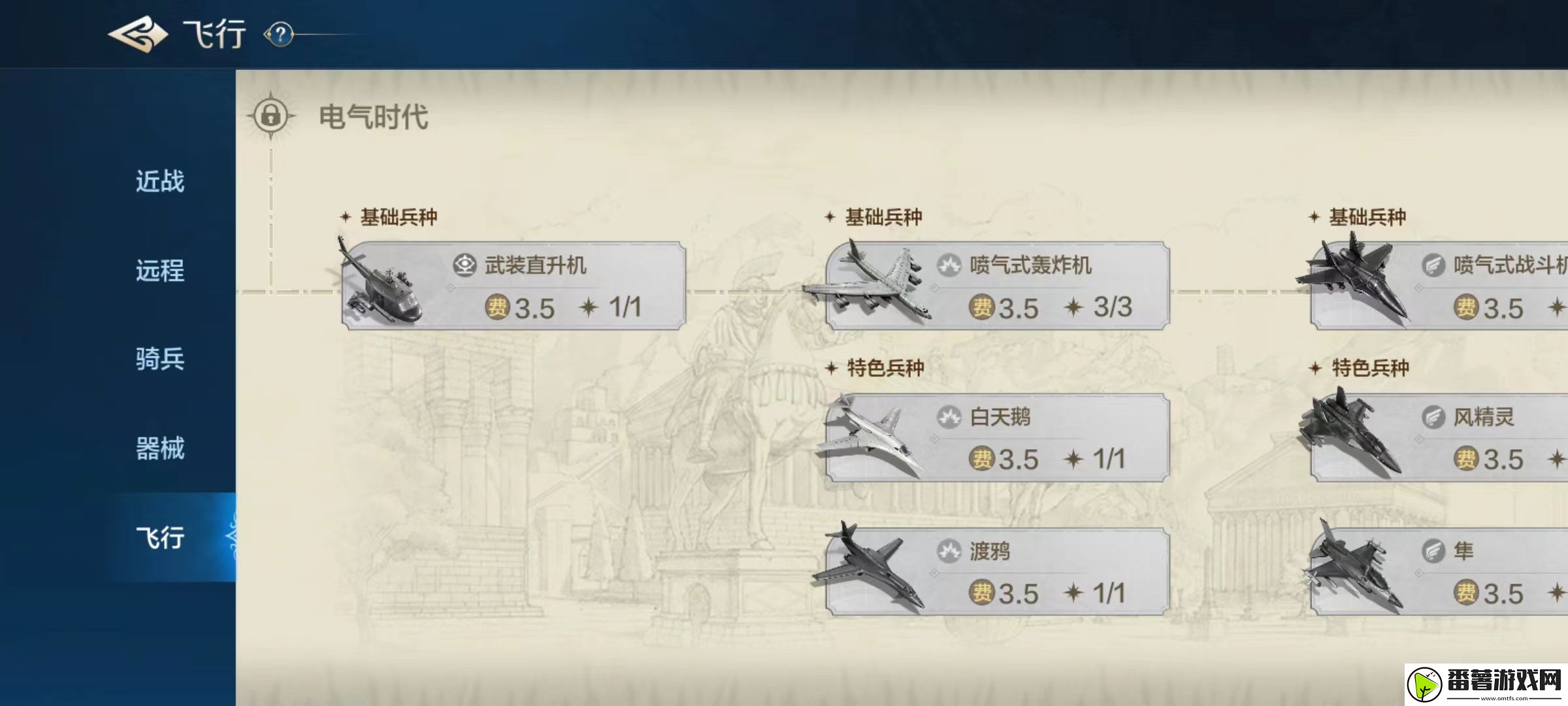Select the 器械 category tab
1568x706 pixels.
point(159,448)
